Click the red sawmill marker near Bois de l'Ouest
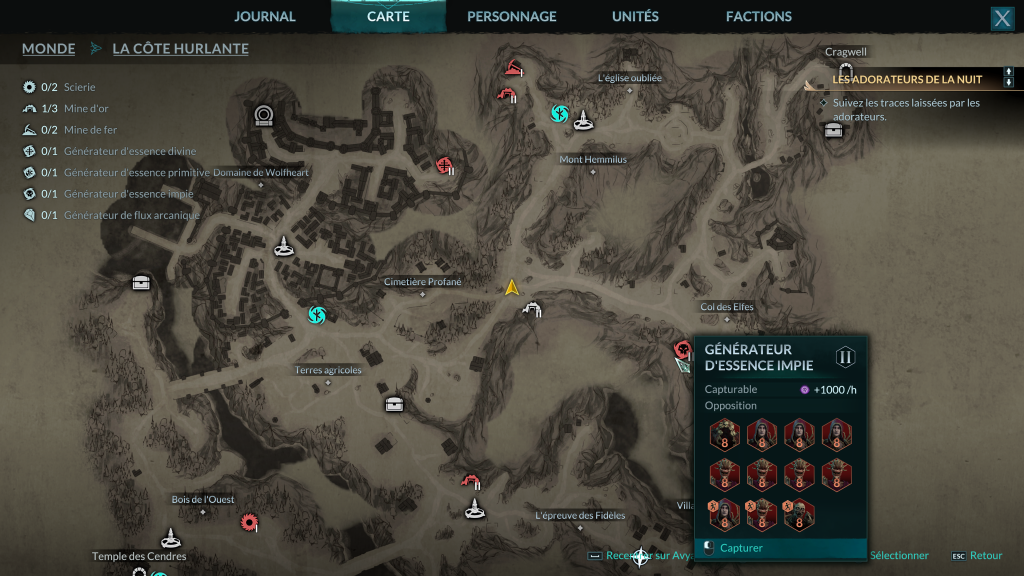 [x=248, y=521]
